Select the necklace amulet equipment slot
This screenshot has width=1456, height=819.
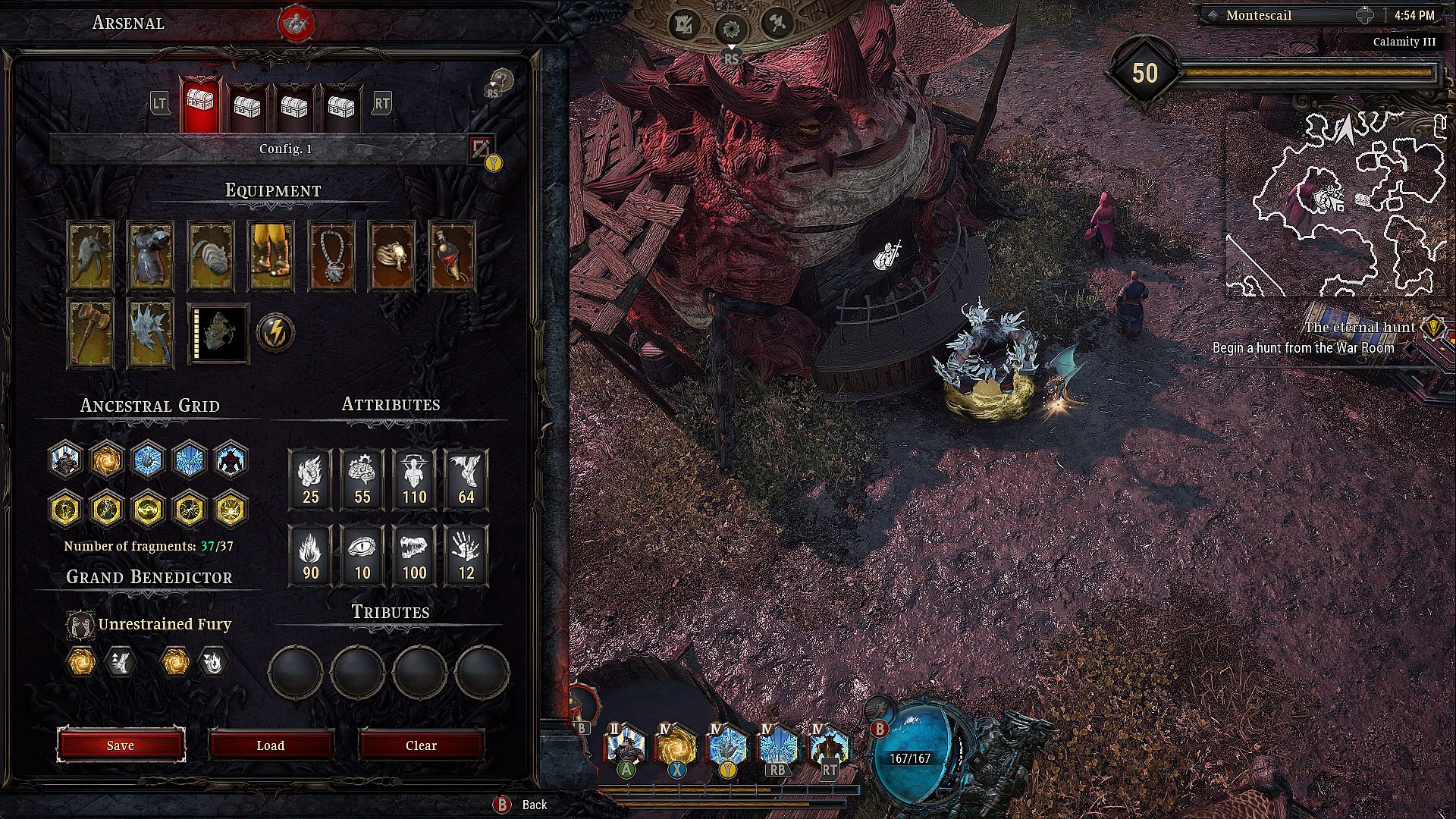pos(332,256)
